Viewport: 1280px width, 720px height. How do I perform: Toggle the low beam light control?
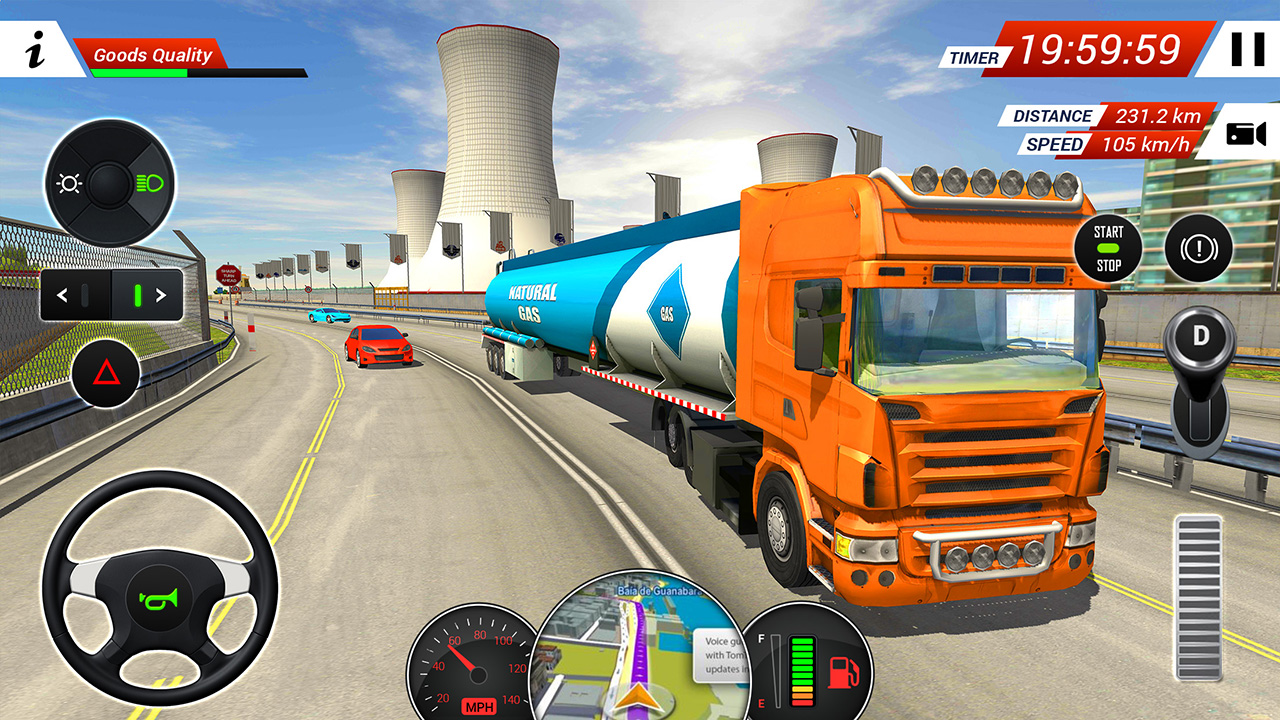pyautogui.click(x=68, y=184)
